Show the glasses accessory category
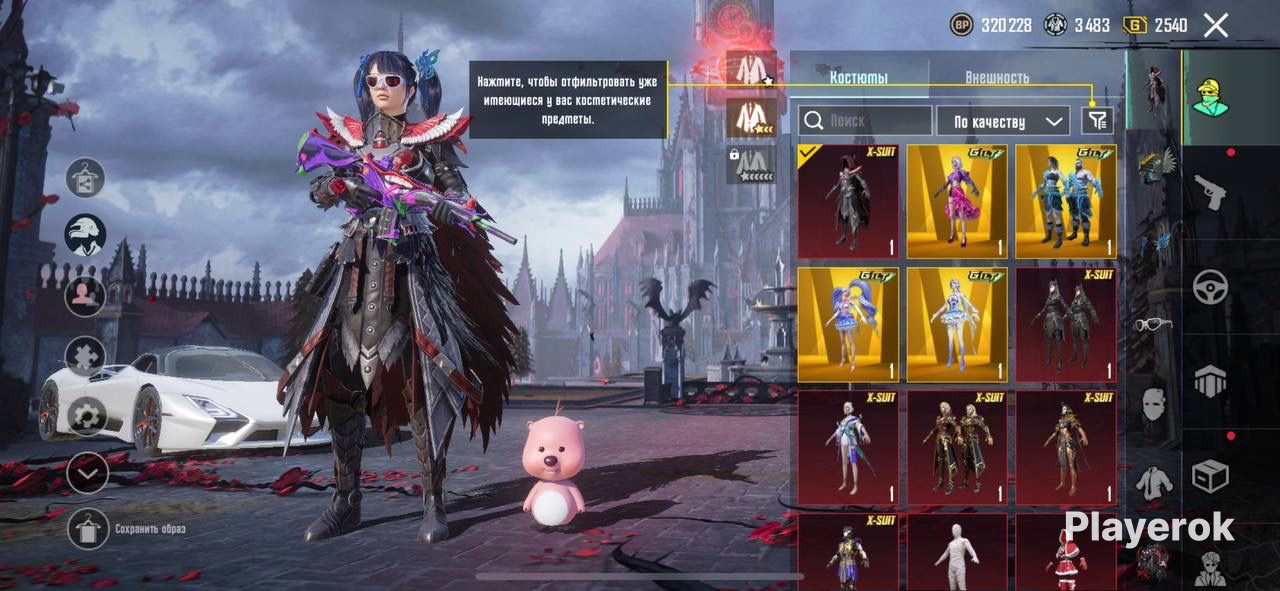The image size is (1280, 591). point(1153,324)
